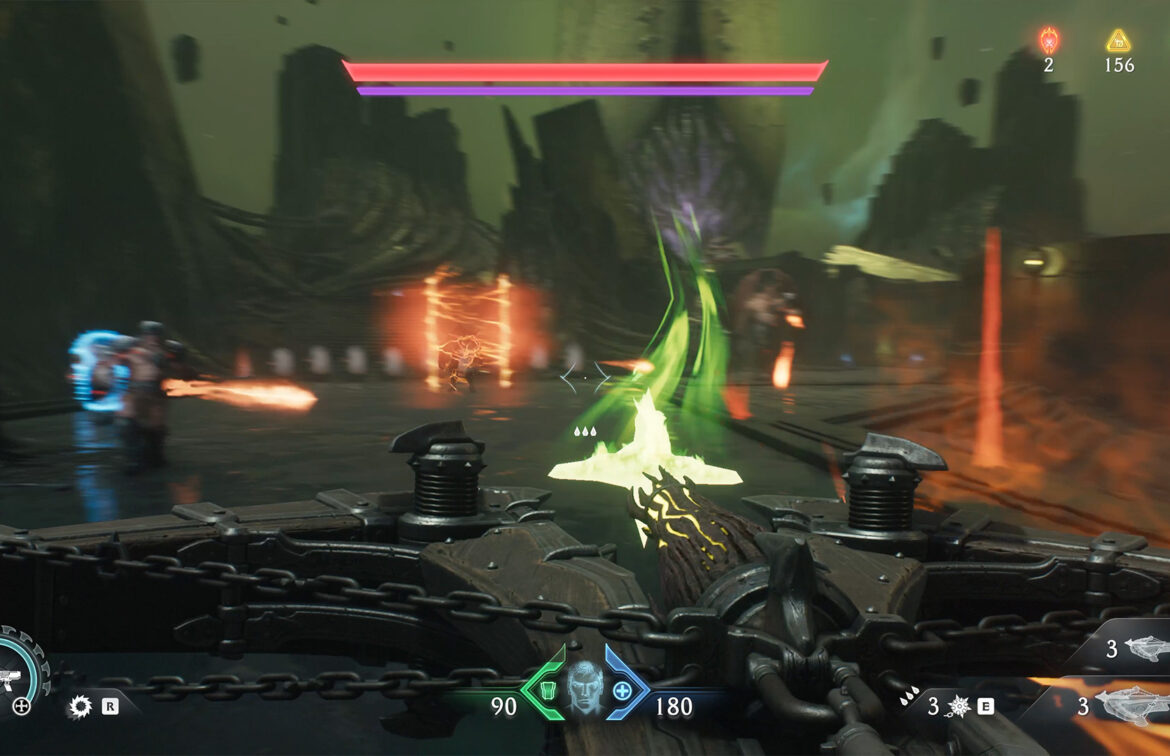
Task: Select the green armor icon
Action: pos(545,690)
